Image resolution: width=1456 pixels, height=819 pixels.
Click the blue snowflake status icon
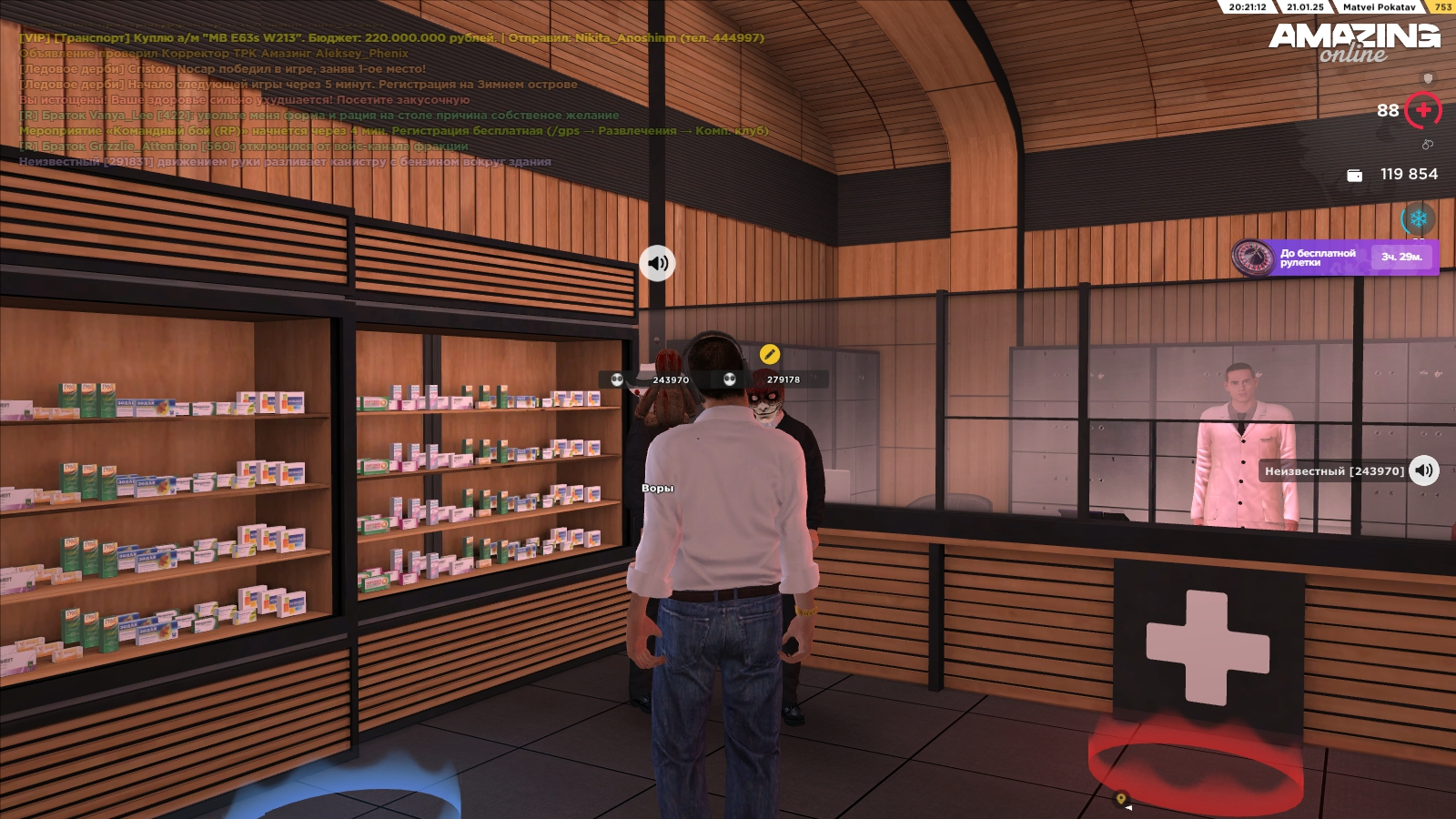tap(1418, 219)
